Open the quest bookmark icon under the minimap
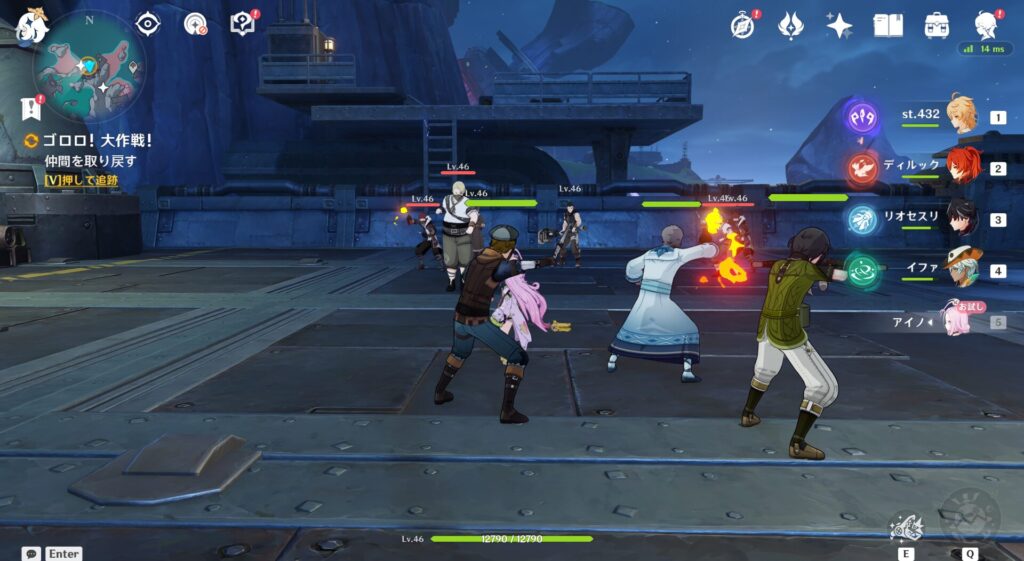 pyautogui.click(x=30, y=108)
